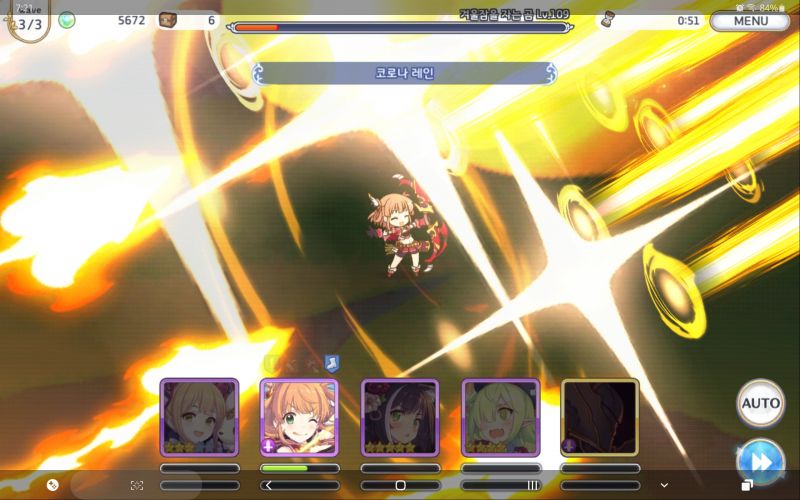Toggle AUTO battle mode

point(760,403)
